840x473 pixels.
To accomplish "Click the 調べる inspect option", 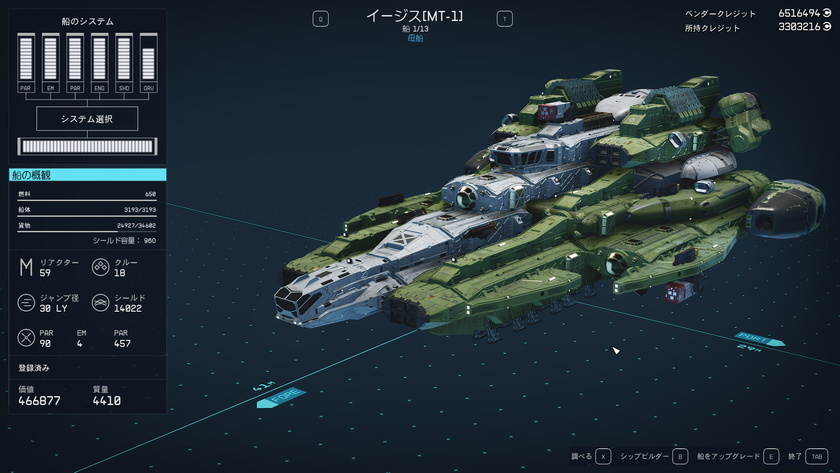I will pyautogui.click(x=589, y=456).
